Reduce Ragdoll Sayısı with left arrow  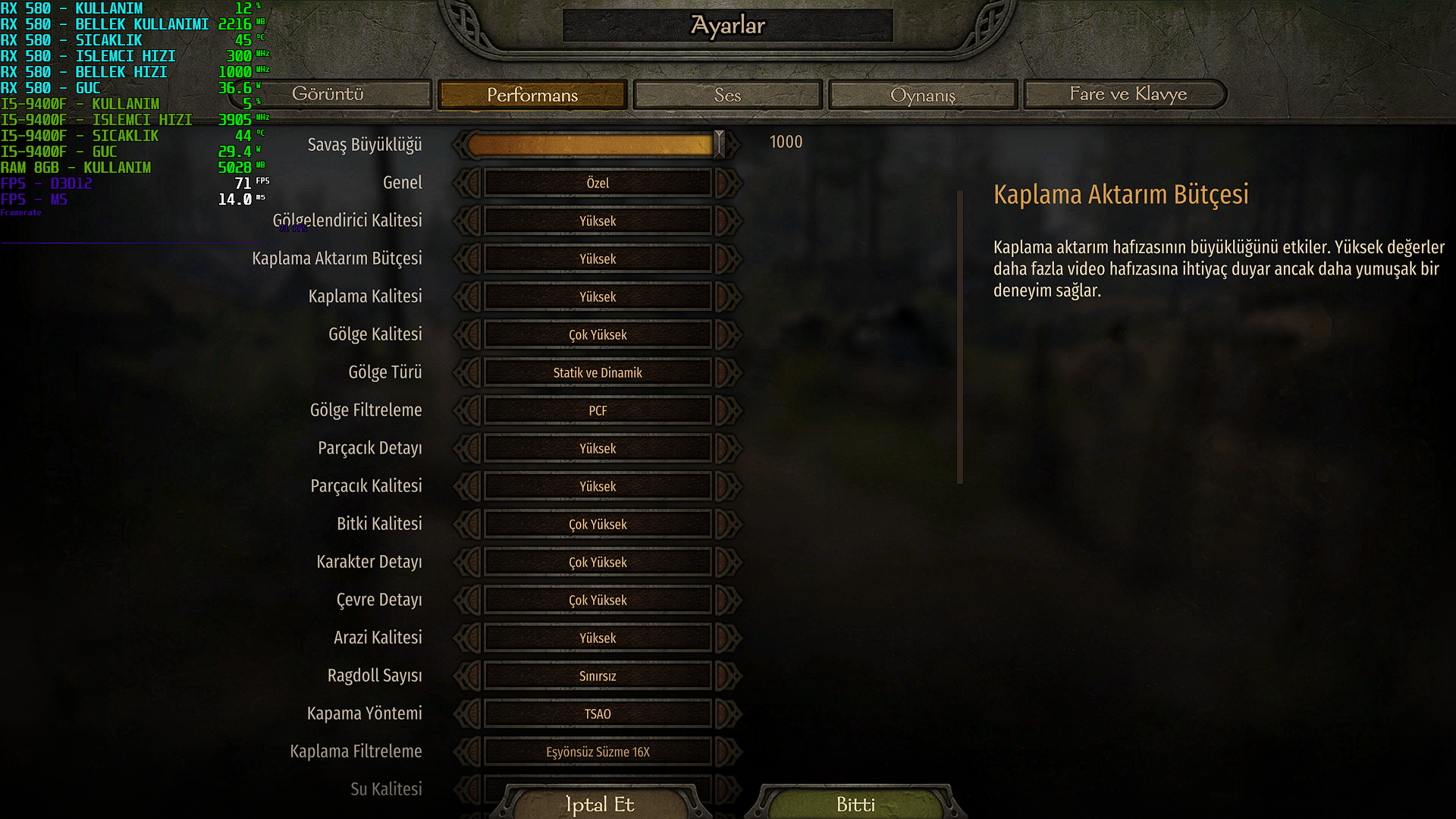point(470,676)
